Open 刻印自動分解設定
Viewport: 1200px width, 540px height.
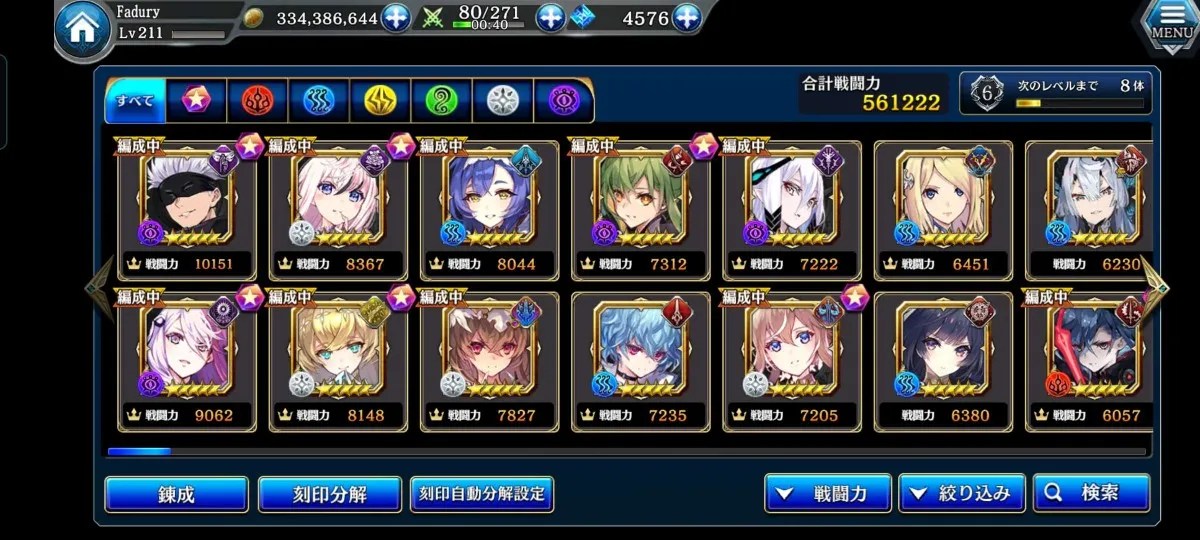tap(482, 494)
